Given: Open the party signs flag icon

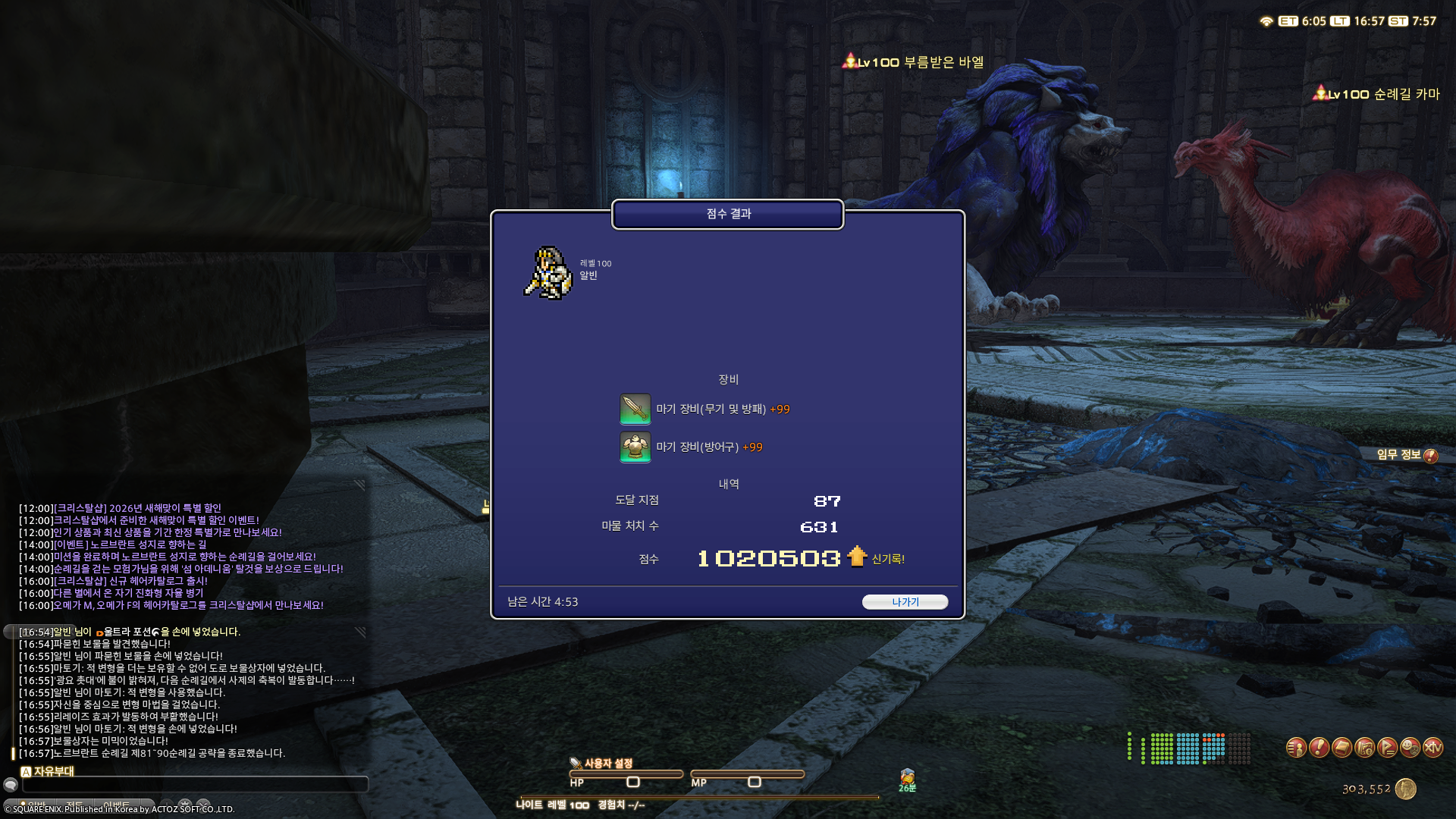Looking at the screenshot, I should [x=1389, y=748].
